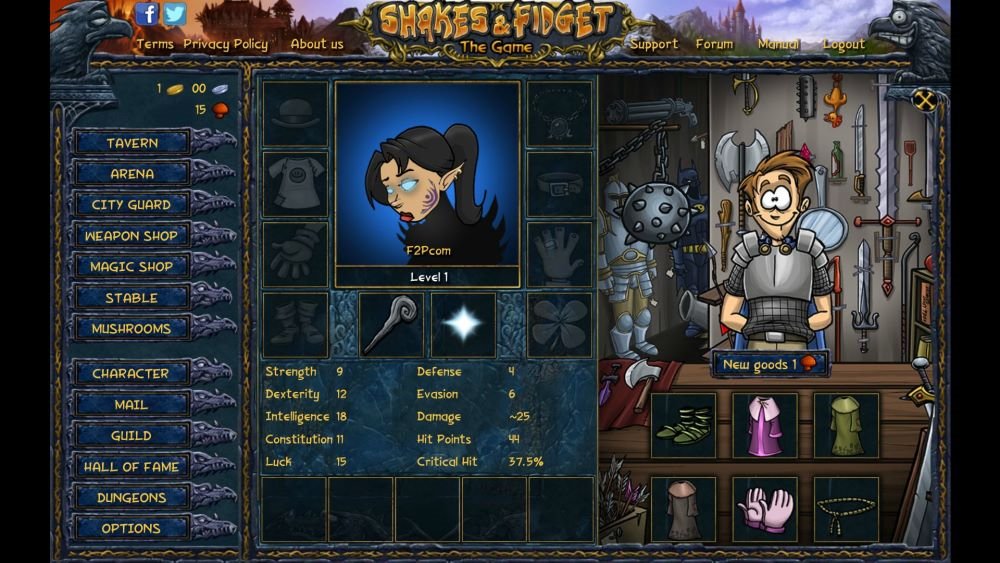This screenshot has width=1000, height=563.
Task: Open the Guild screen
Action: pos(132,436)
